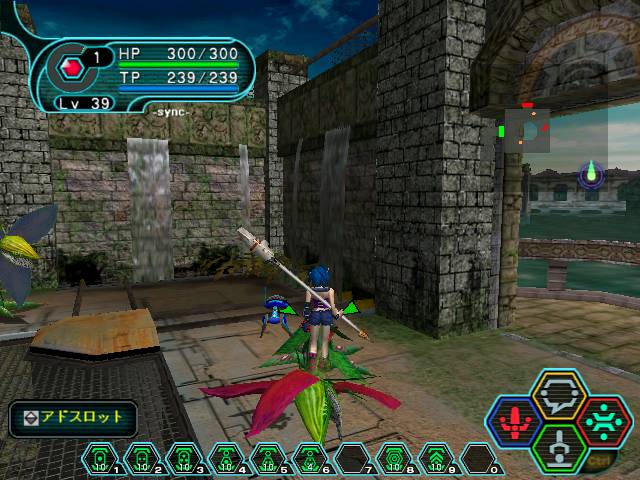The height and width of the screenshot is (480, 640).
Task: Use the item in hotbar slot 2
Action: click(x=142, y=461)
